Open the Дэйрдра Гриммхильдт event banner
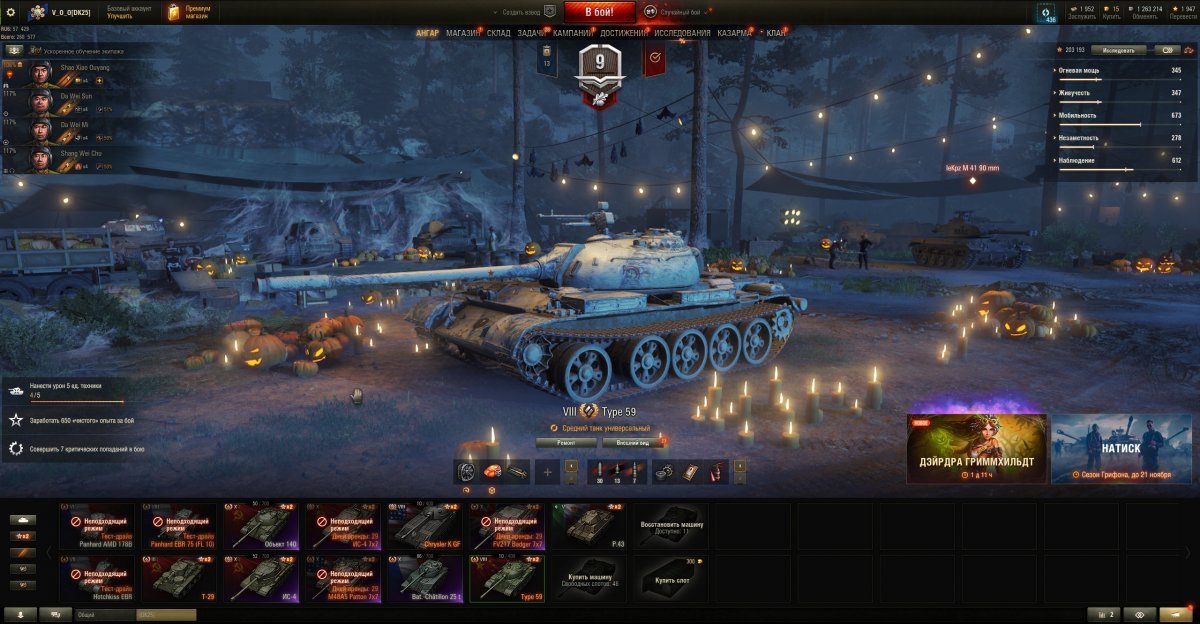1200x624 pixels. point(977,449)
